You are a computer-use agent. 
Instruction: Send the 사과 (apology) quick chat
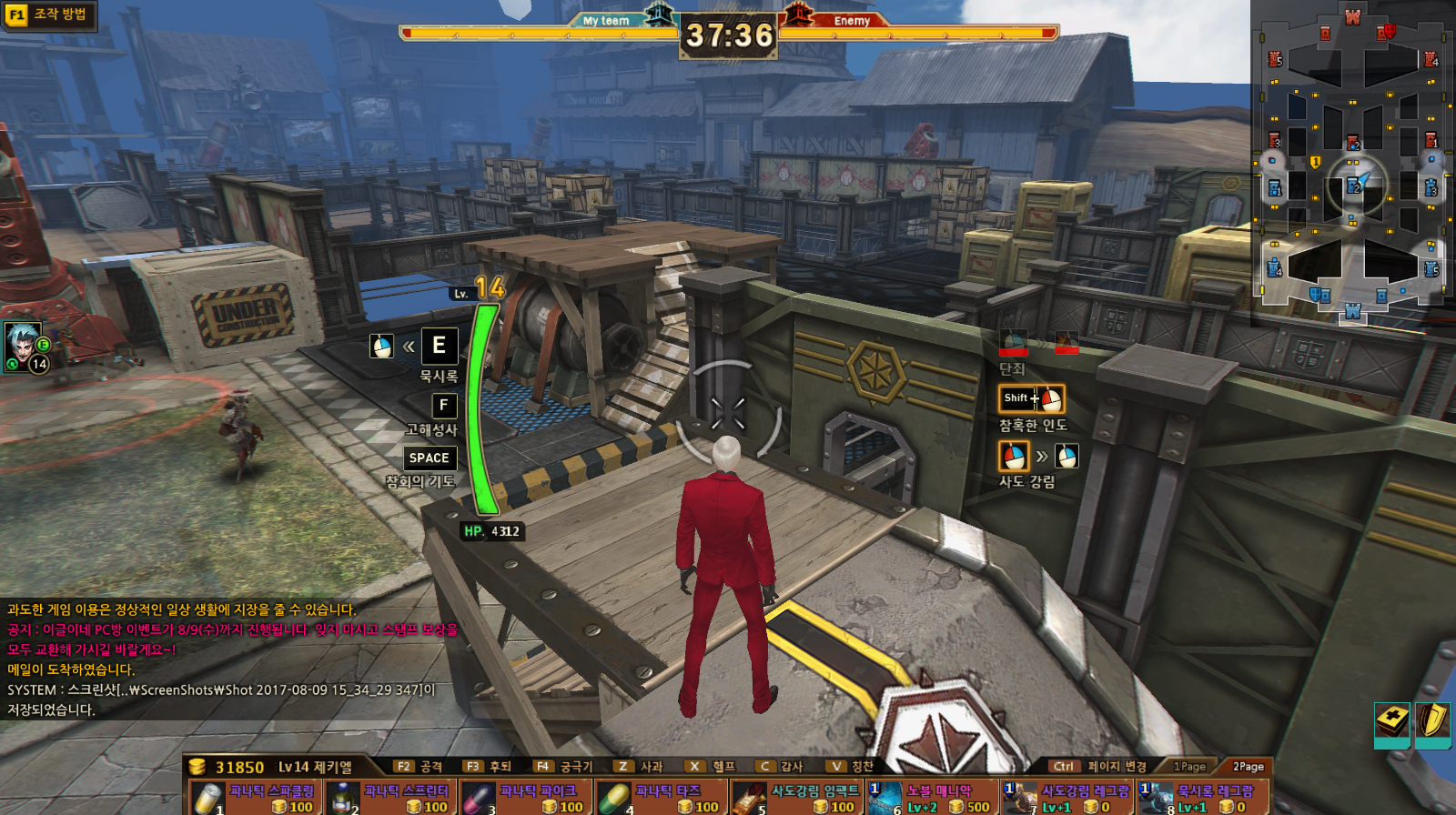click(639, 767)
